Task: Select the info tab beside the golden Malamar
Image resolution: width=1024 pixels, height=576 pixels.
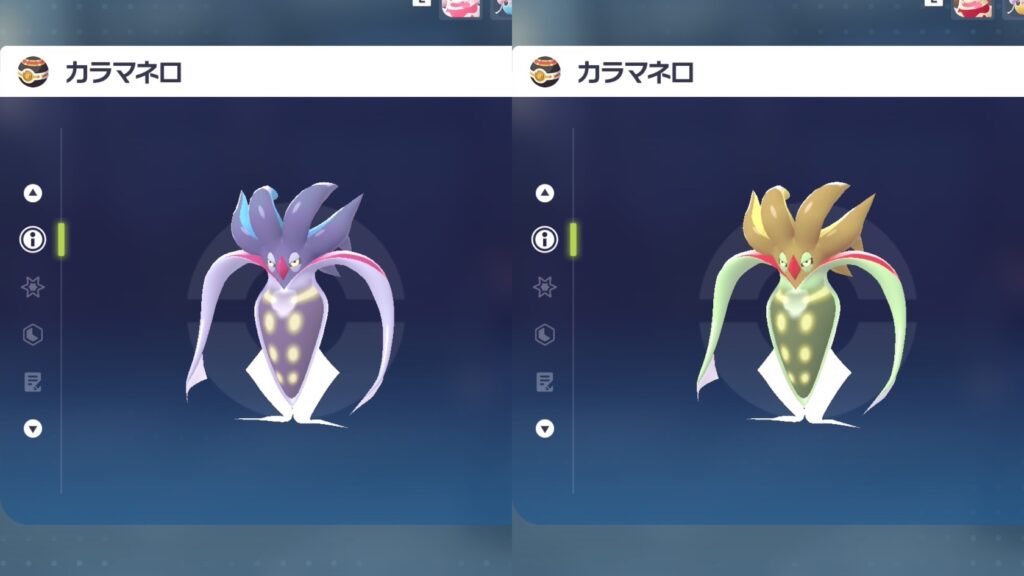Action: [545, 239]
